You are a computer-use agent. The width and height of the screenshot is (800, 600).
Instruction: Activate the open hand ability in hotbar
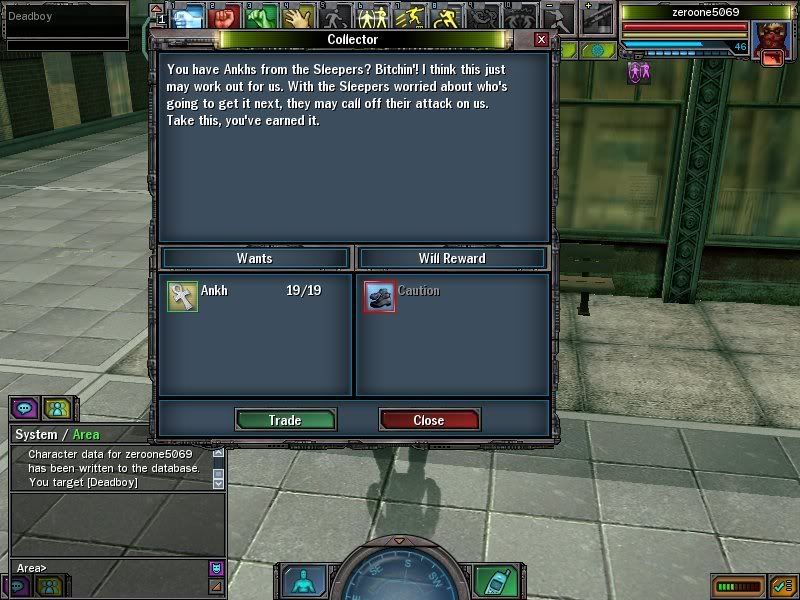coord(298,16)
